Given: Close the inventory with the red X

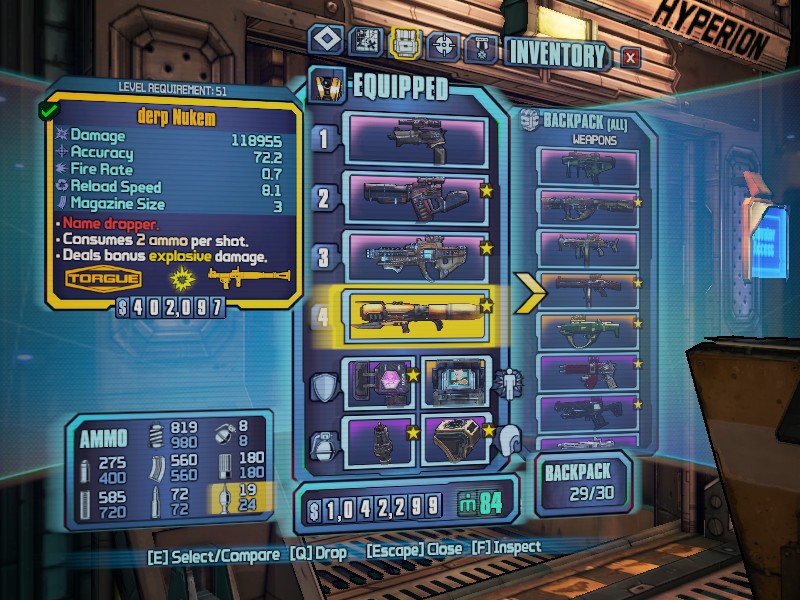Looking at the screenshot, I should pos(630,57).
